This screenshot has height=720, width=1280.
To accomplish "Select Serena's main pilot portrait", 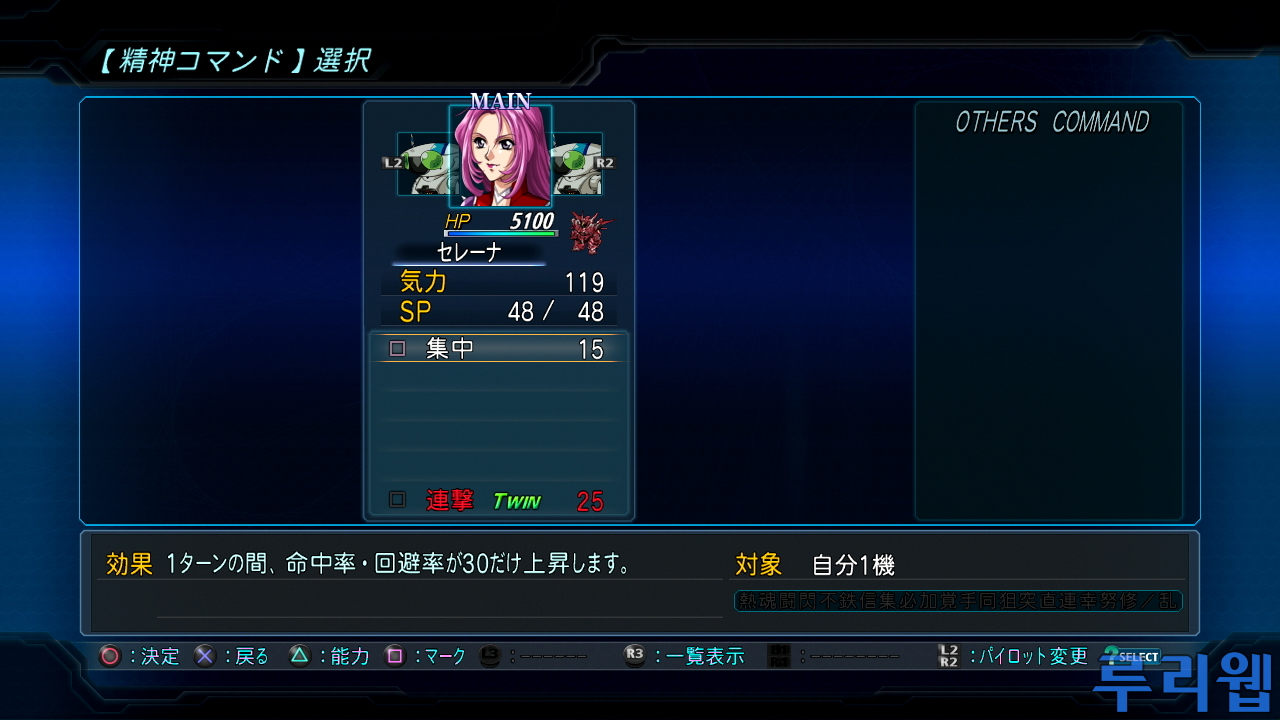I will (x=500, y=157).
